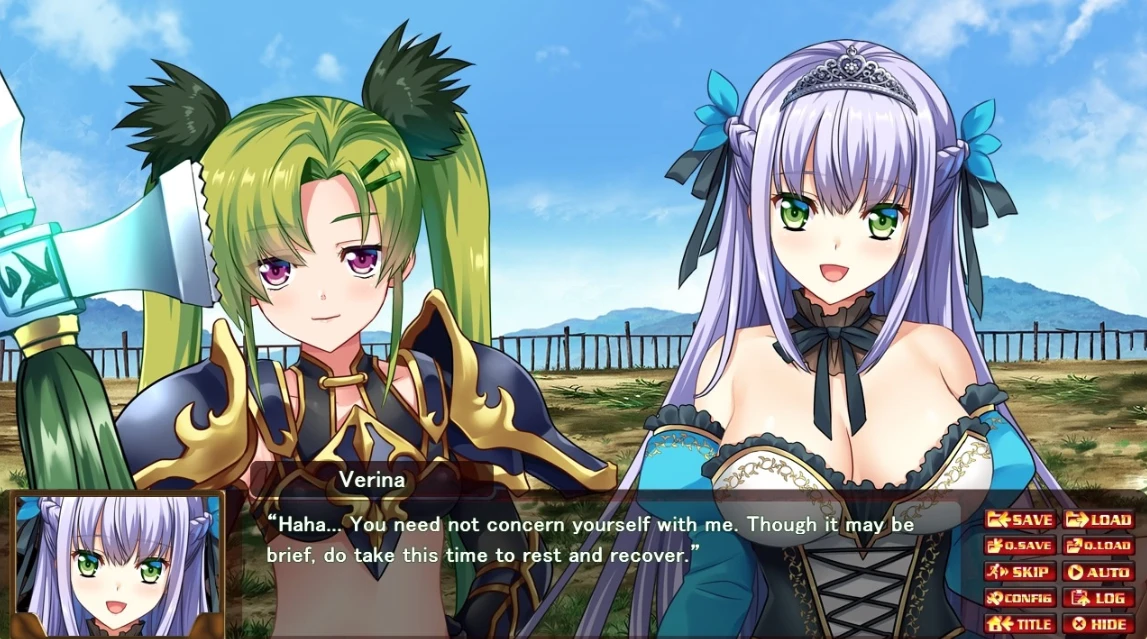Show the dialogue LOG
The width and height of the screenshot is (1147, 639).
[1098, 598]
